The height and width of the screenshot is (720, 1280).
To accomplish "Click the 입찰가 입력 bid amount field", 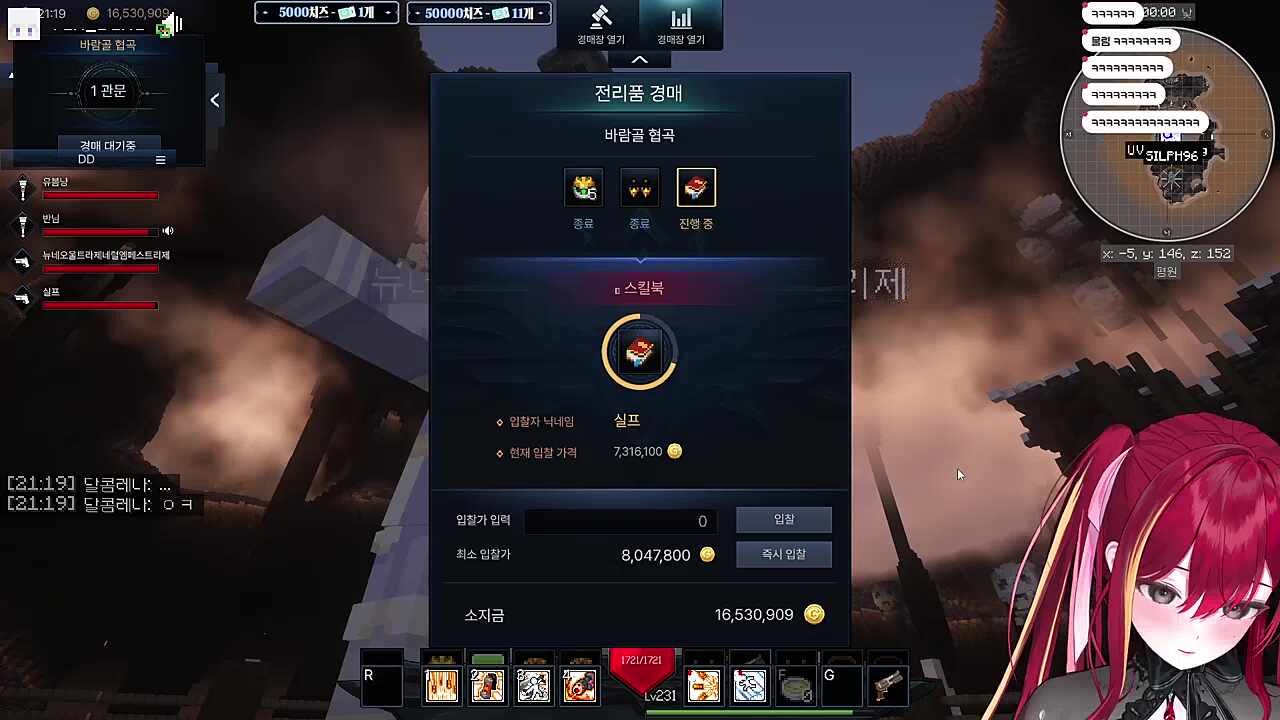I will 620,520.
